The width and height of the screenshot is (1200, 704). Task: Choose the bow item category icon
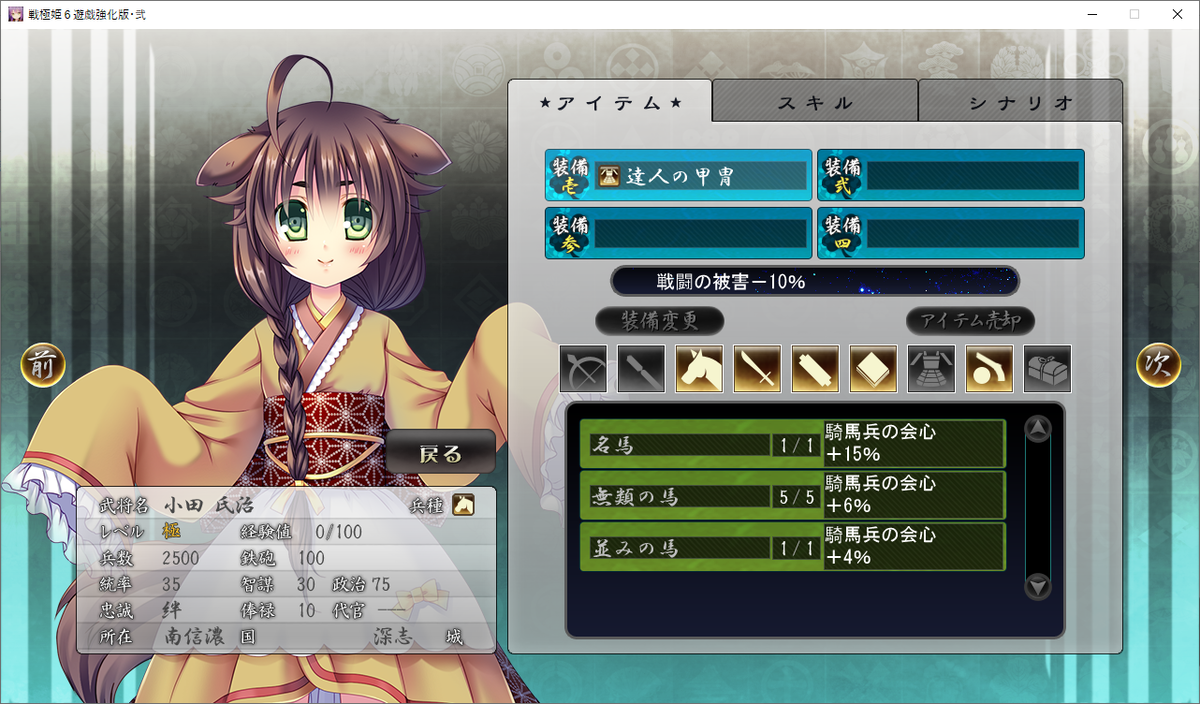(584, 369)
